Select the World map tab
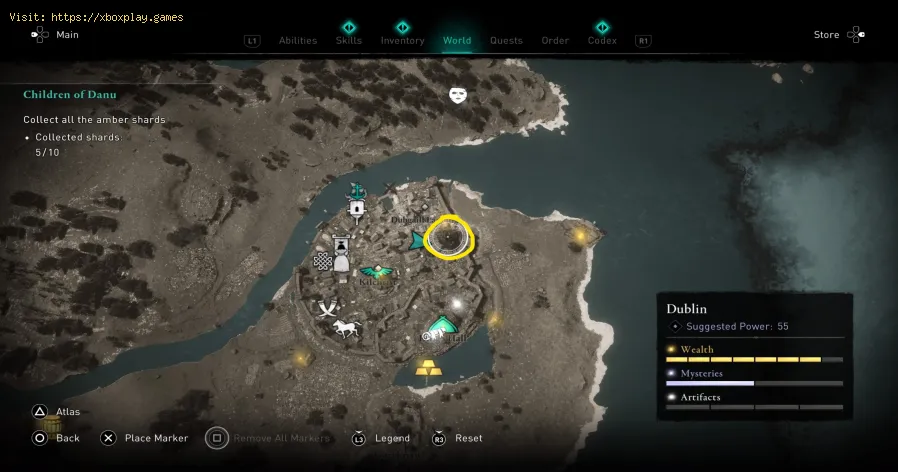The height and width of the screenshot is (472, 898). pos(457,41)
